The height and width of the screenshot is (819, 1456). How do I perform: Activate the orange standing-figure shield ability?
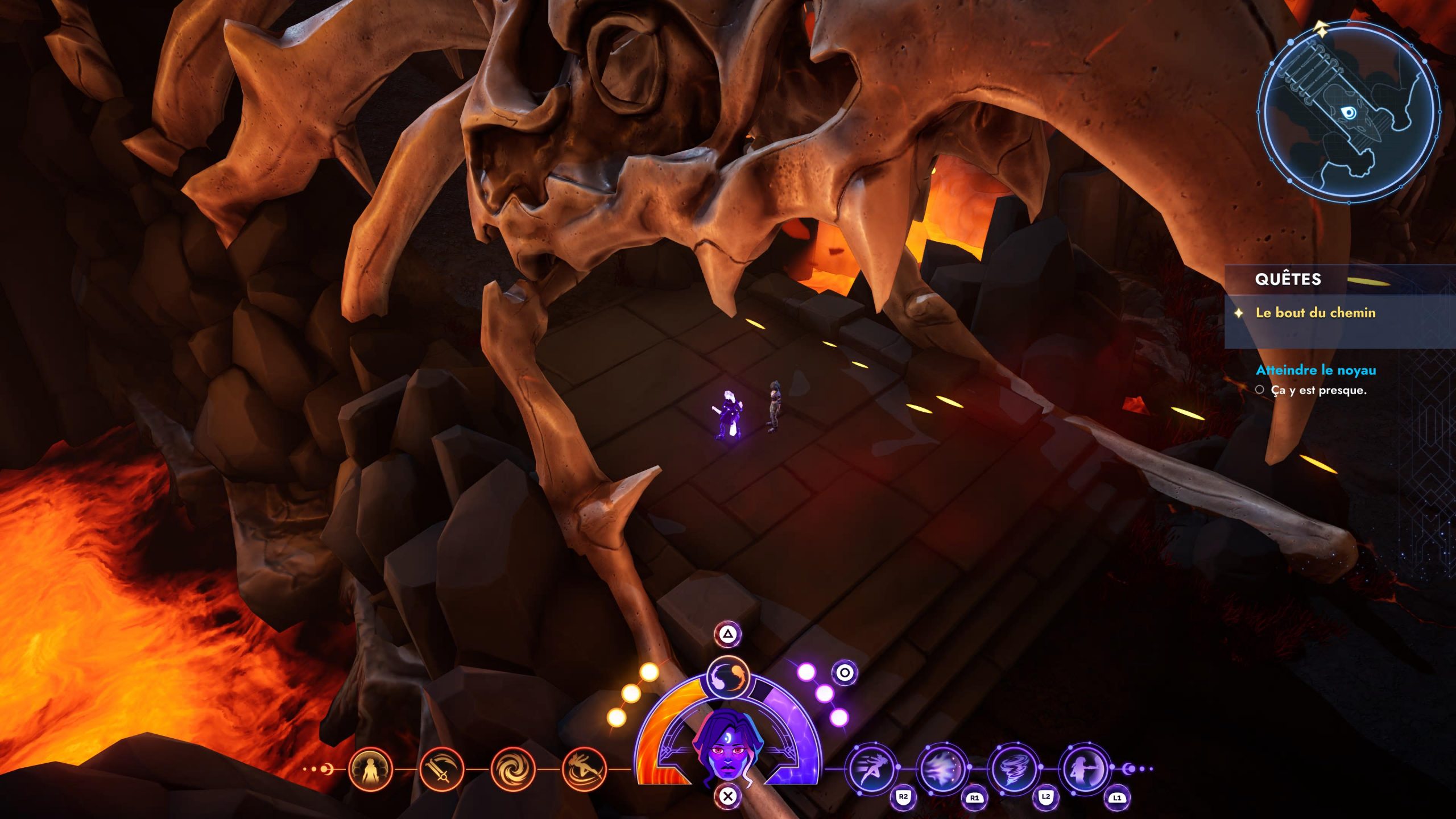point(370,770)
